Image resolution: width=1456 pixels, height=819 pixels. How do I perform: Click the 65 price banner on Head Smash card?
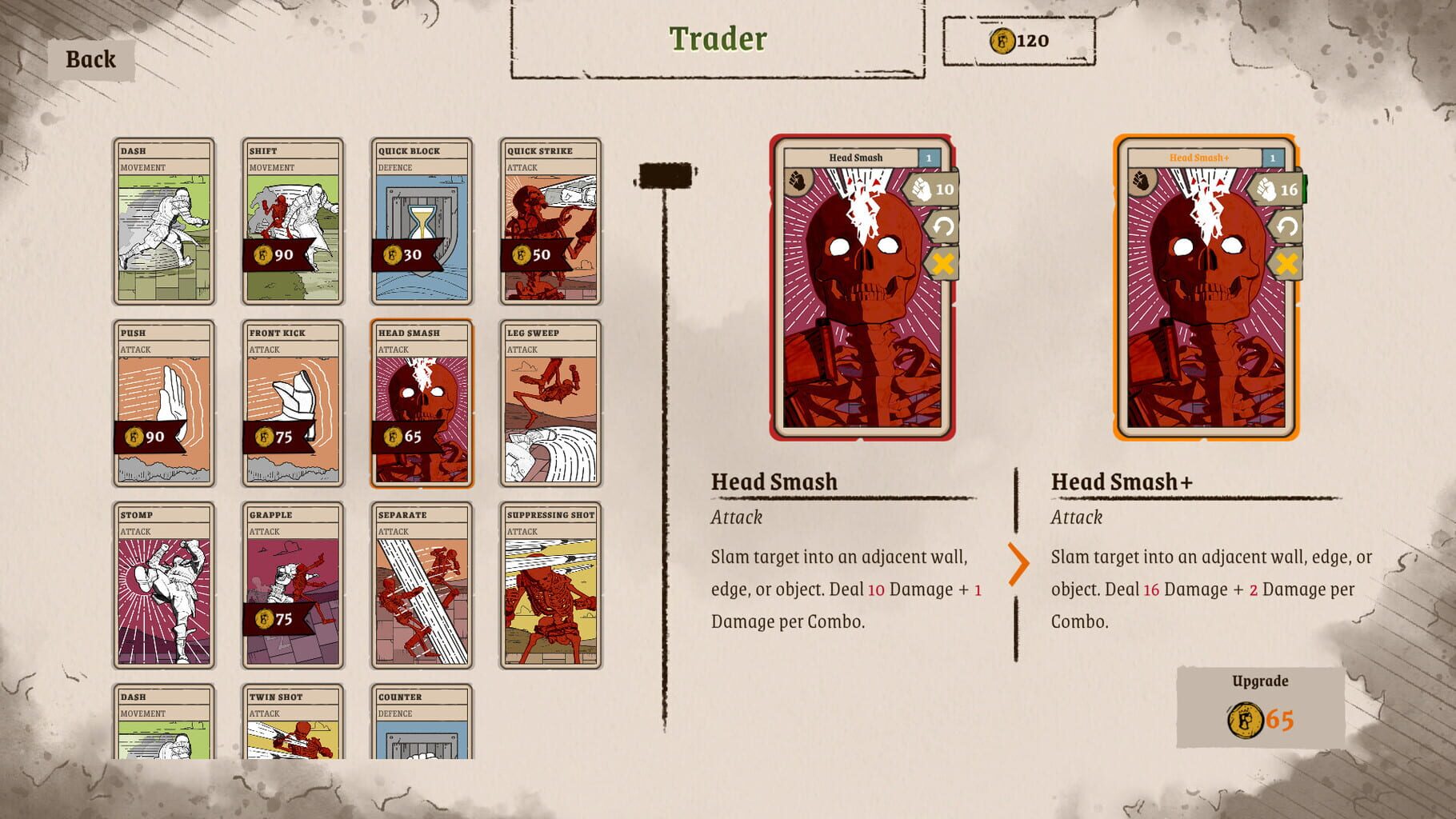pyautogui.click(x=405, y=438)
